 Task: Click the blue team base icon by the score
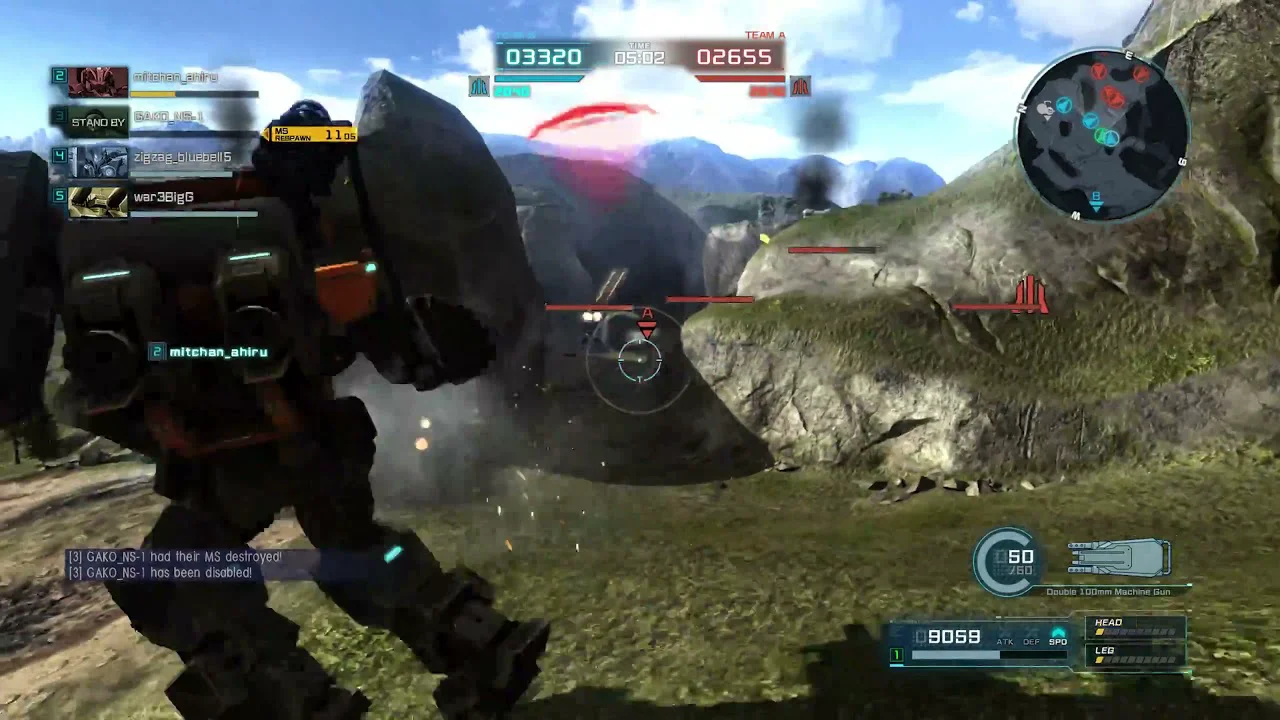point(479,87)
